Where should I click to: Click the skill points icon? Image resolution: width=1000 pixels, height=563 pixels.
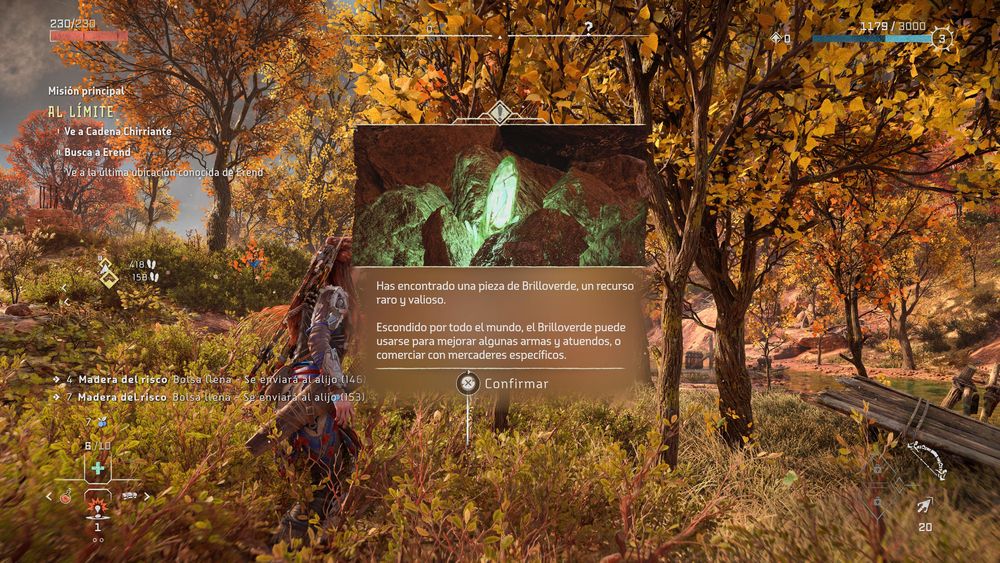[x=776, y=39]
